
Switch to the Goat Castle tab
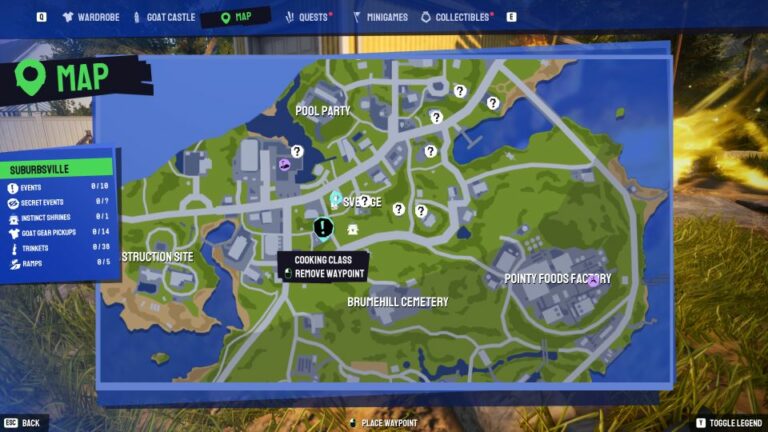pyautogui.click(x=160, y=17)
